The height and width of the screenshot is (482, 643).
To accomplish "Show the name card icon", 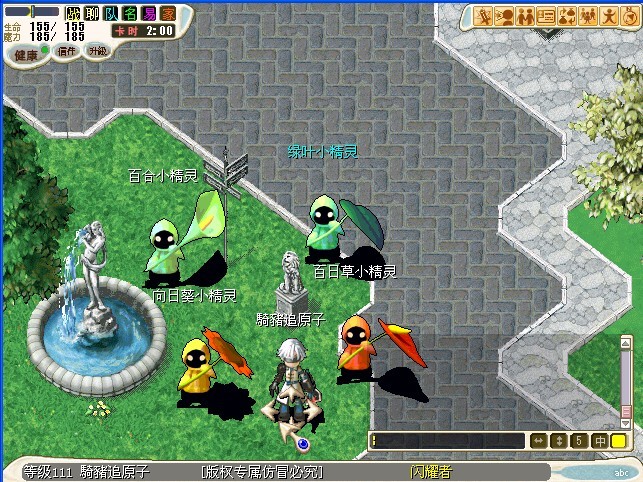I will pyautogui.click(x=546, y=15).
